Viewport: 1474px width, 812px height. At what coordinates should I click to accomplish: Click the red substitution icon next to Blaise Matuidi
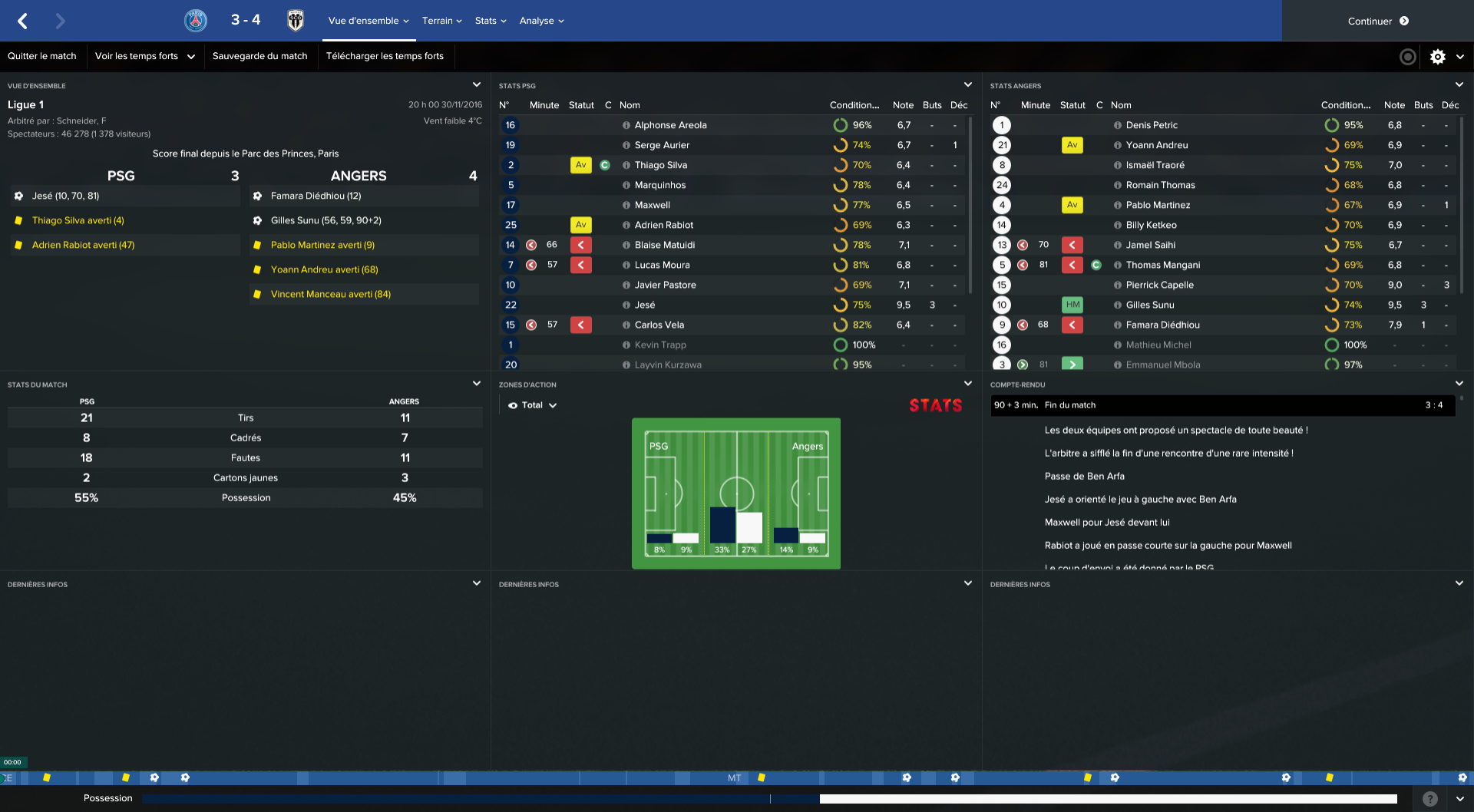581,245
